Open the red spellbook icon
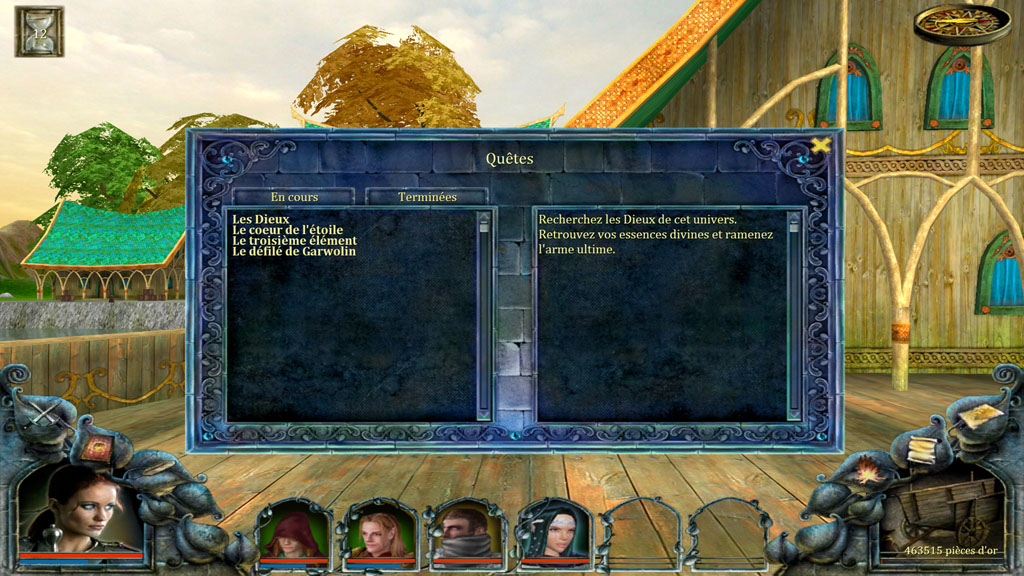 pos(97,449)
